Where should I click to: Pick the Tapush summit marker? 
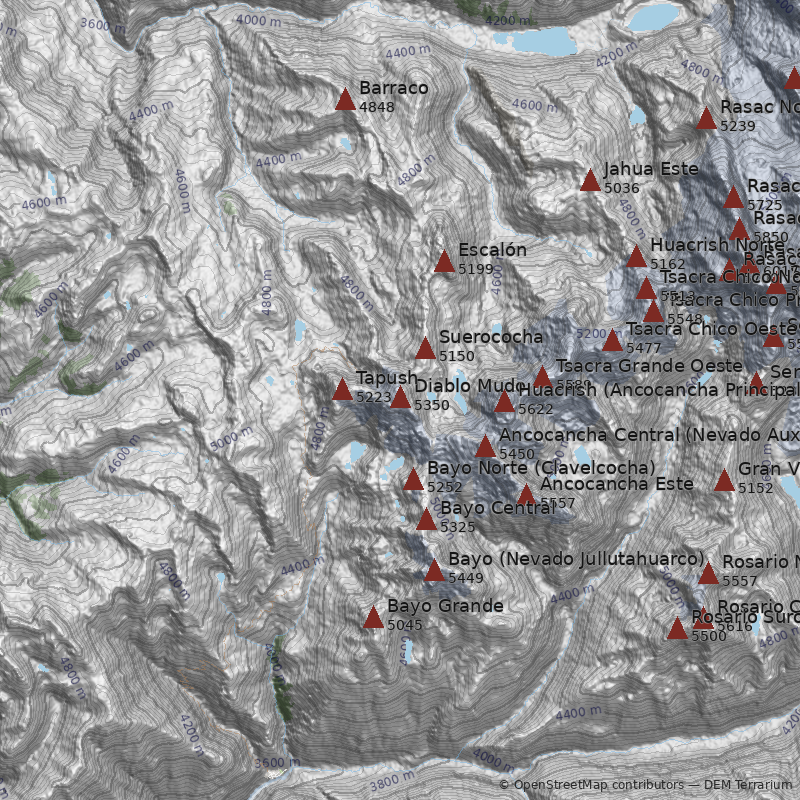tap(342, 389)
